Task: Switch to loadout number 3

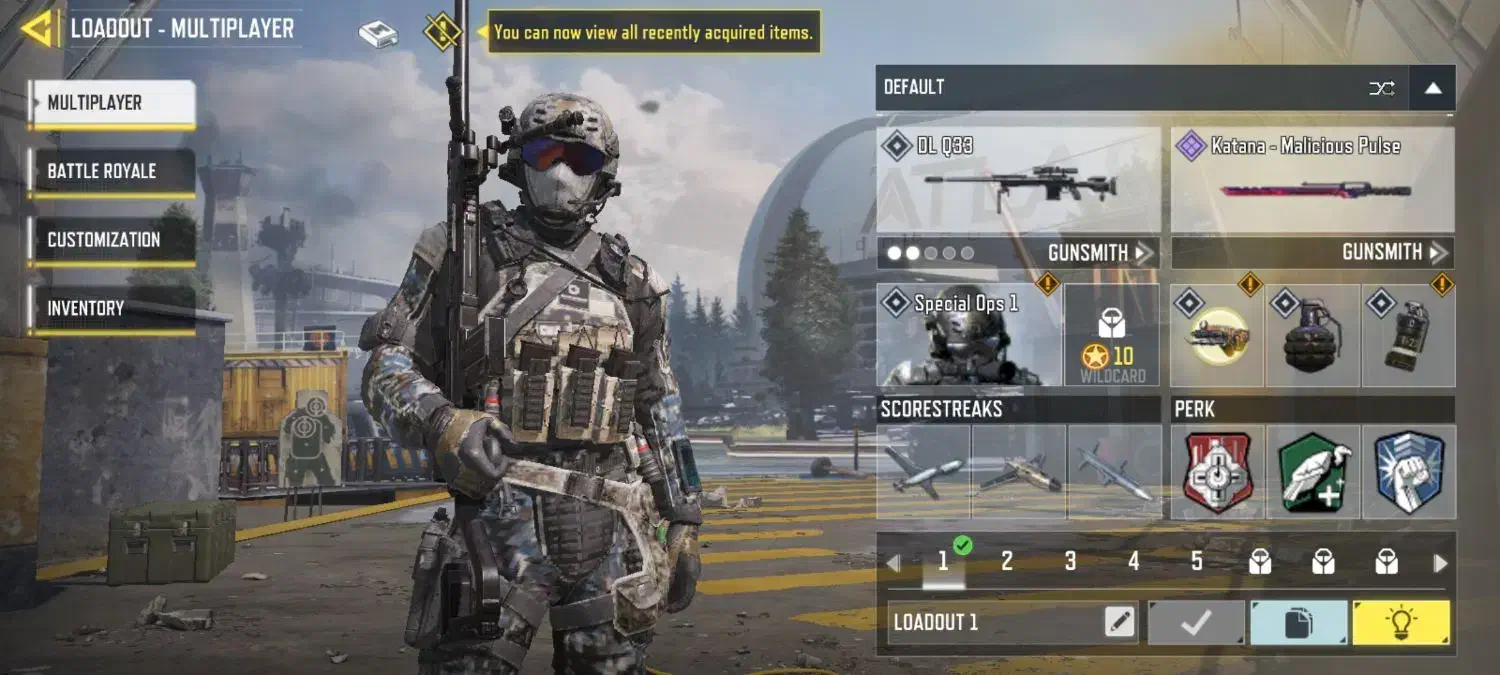Action: point(1070,562)
